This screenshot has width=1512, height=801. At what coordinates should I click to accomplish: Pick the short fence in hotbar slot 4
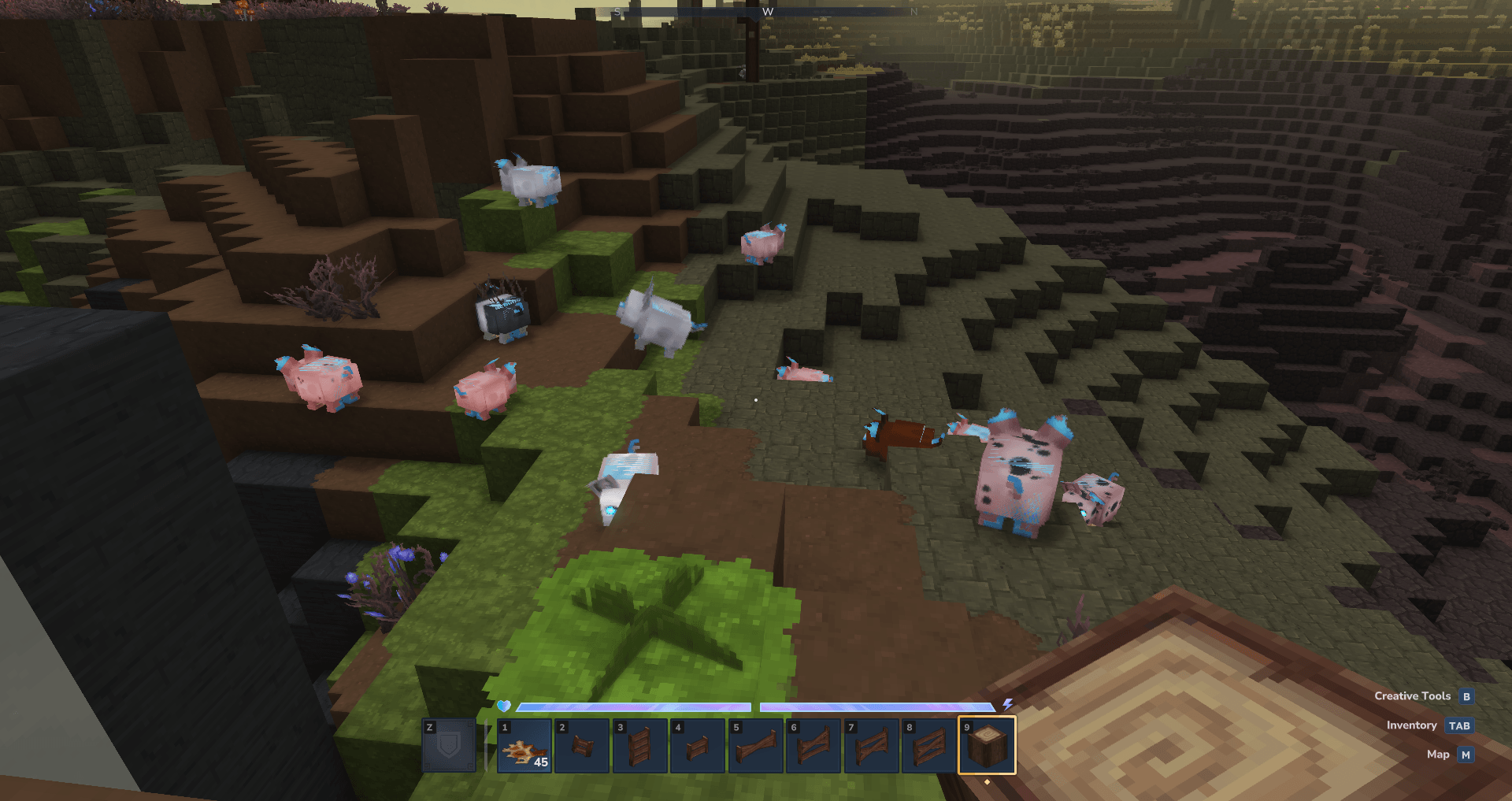[x=698, y=746]
